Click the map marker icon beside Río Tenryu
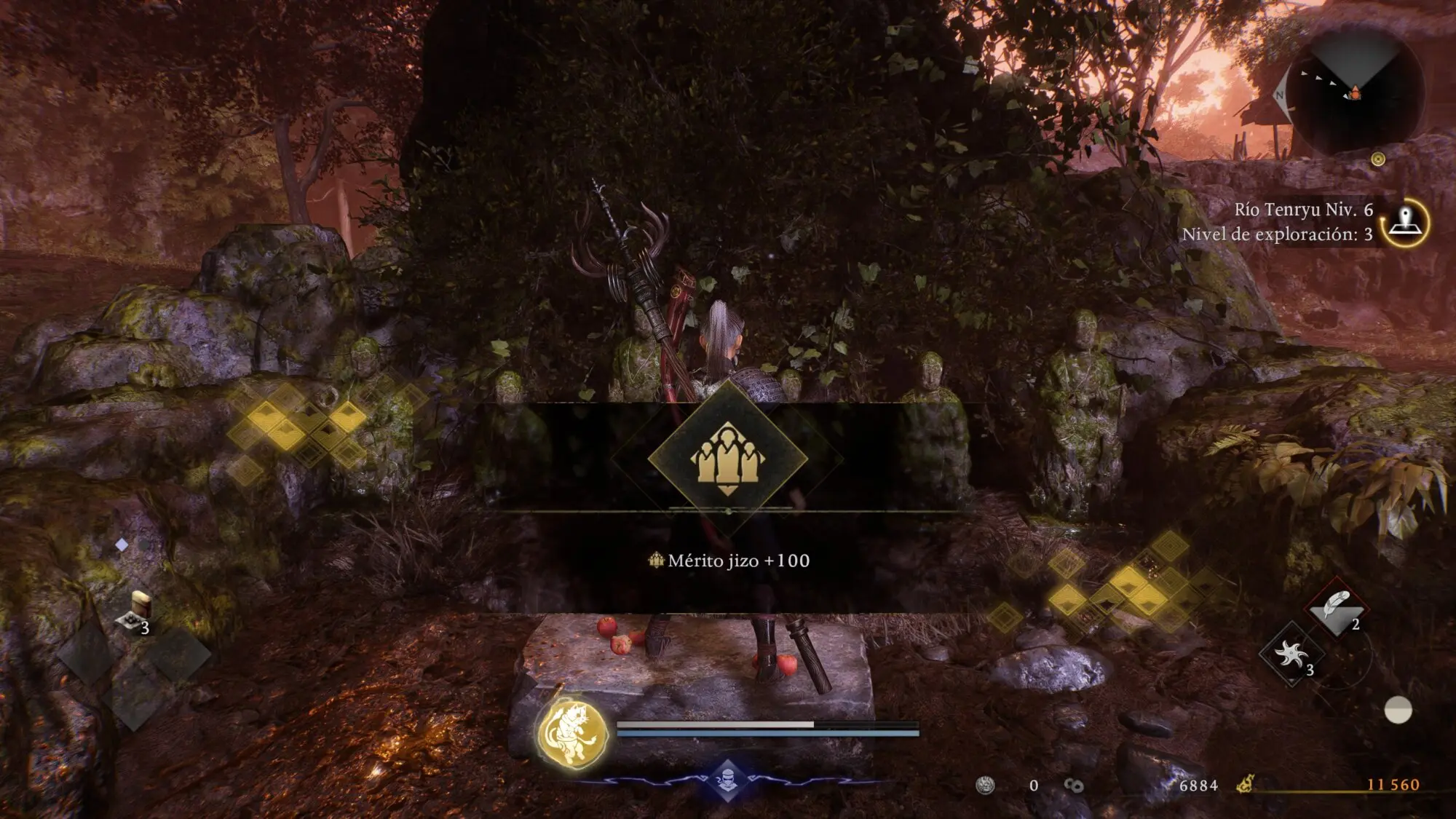Viewport: 1456px width, 819px height. tap(1405, 222)
